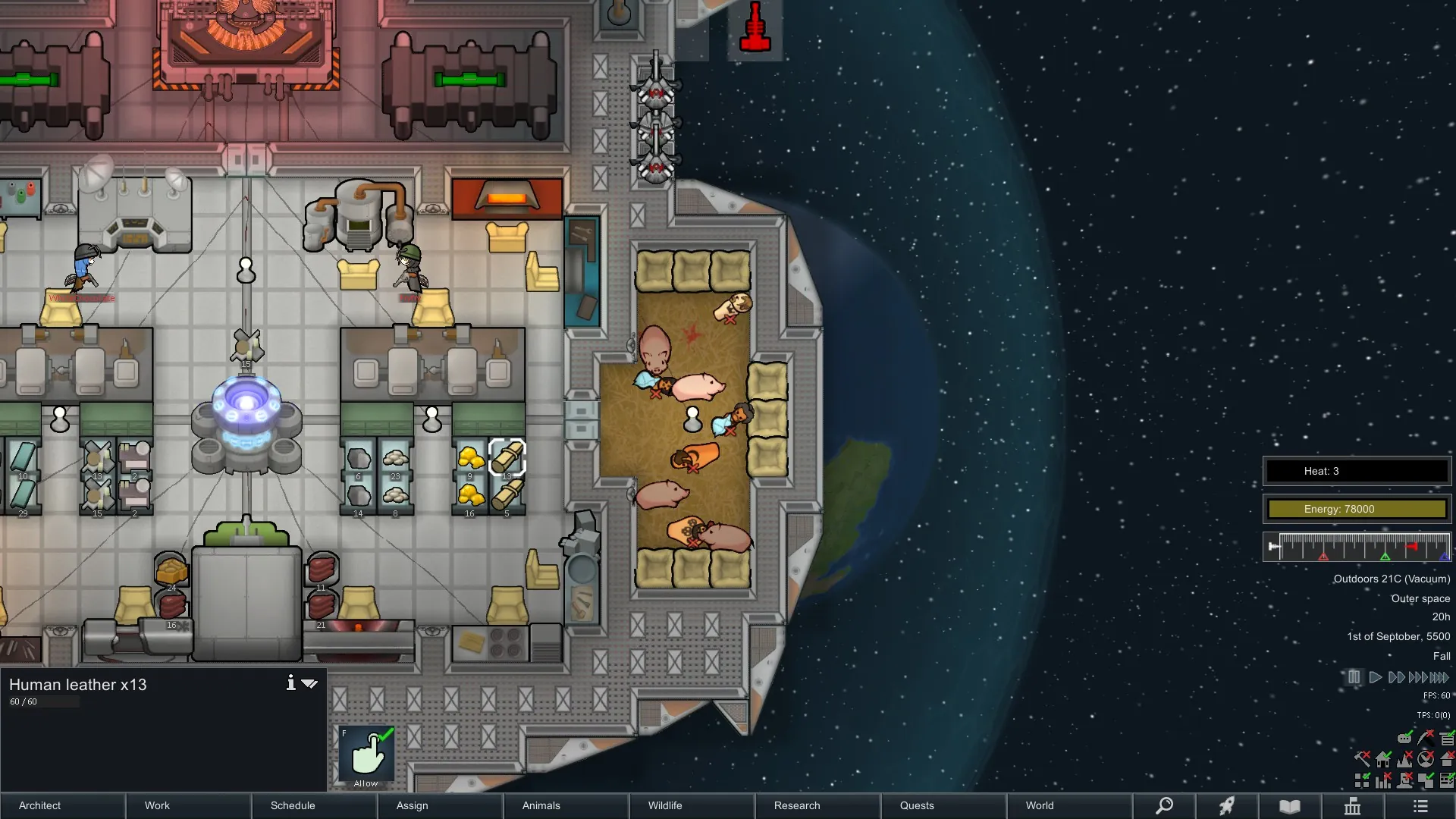The image size is (1456, 819).
Task: Open the info card for human leather
Action: pyautogui.click(x=290, y=683)
